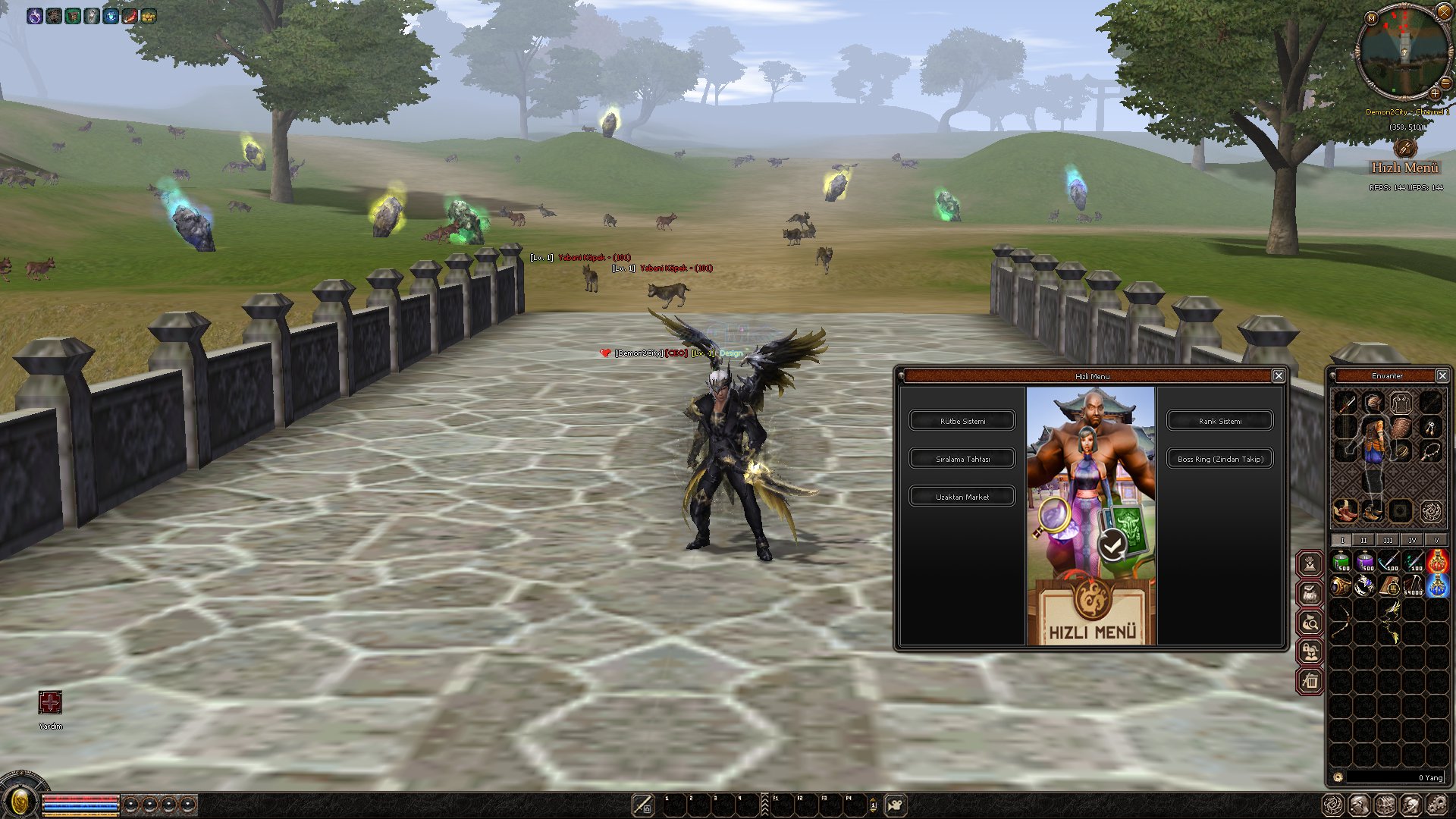The image size is (1456, 819).
Task: Switch to inventory page II
Action: coord(1363,540)
